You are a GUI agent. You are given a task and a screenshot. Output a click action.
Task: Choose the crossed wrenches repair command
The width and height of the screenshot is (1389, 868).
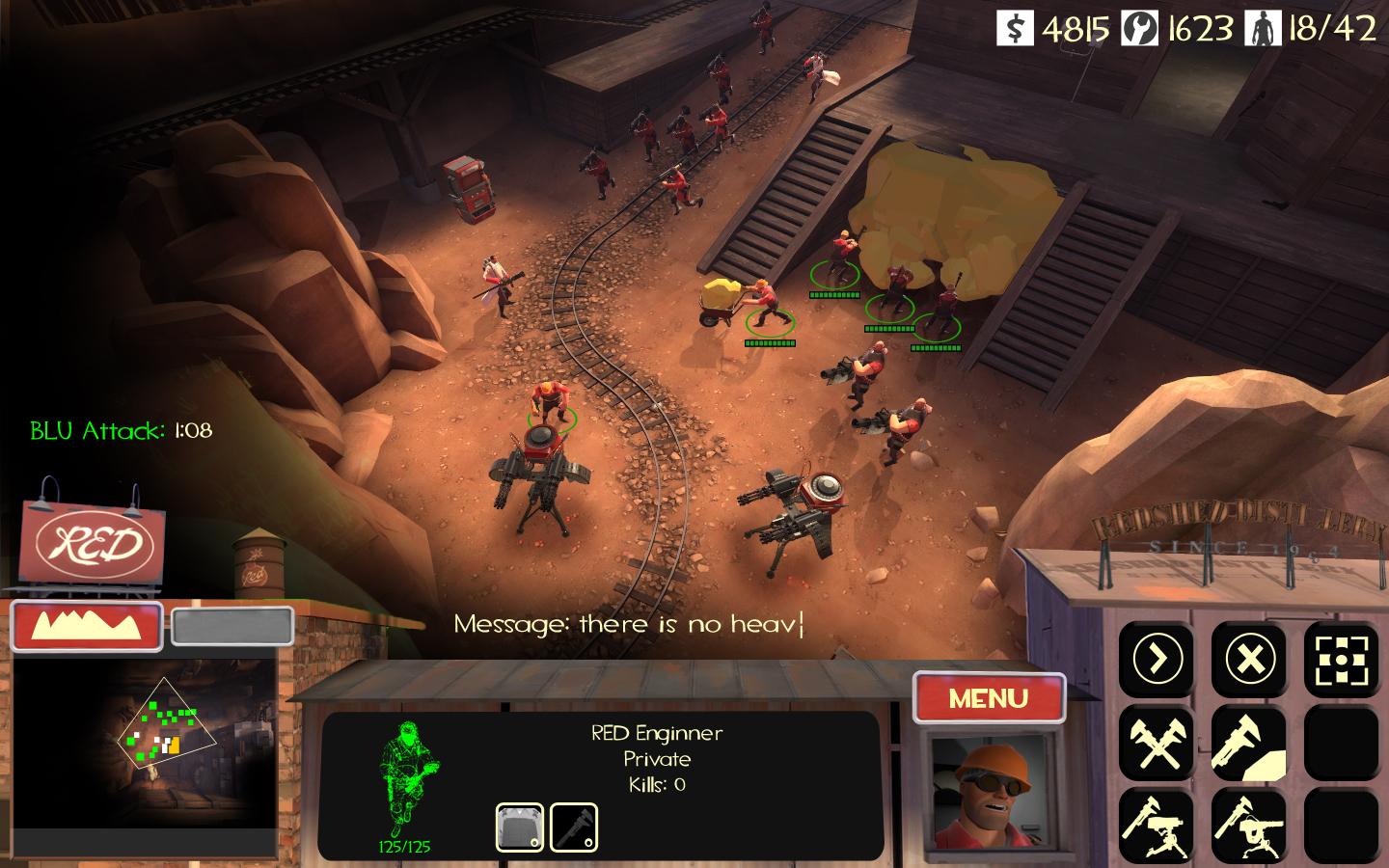pos(1156,744)
